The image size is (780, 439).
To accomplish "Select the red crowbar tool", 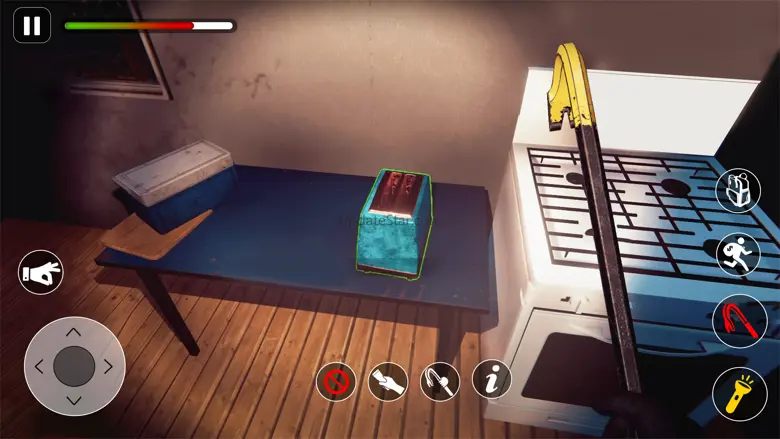I will pos(739,321).
